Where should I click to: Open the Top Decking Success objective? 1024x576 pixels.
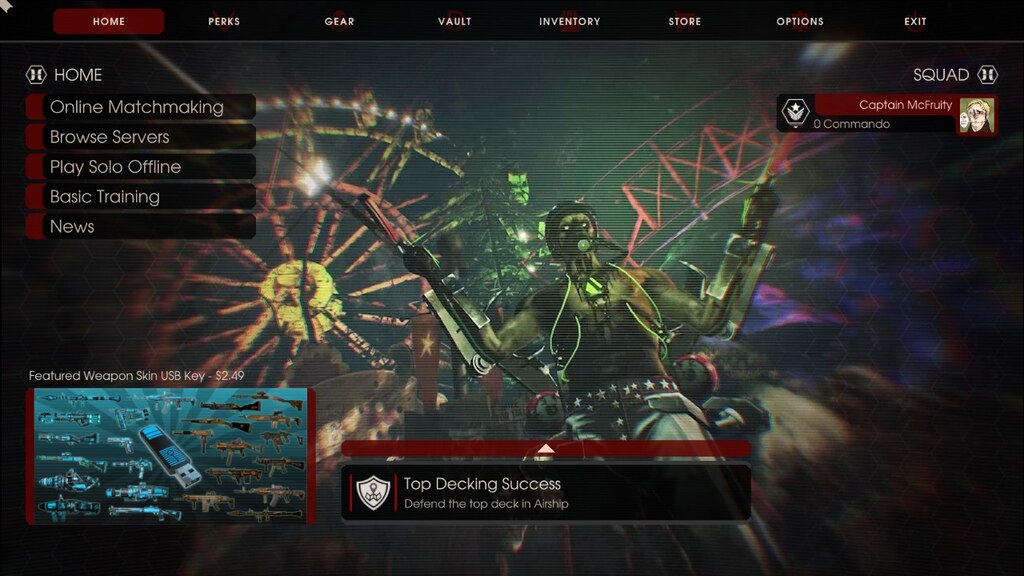(x=545, y=492)
